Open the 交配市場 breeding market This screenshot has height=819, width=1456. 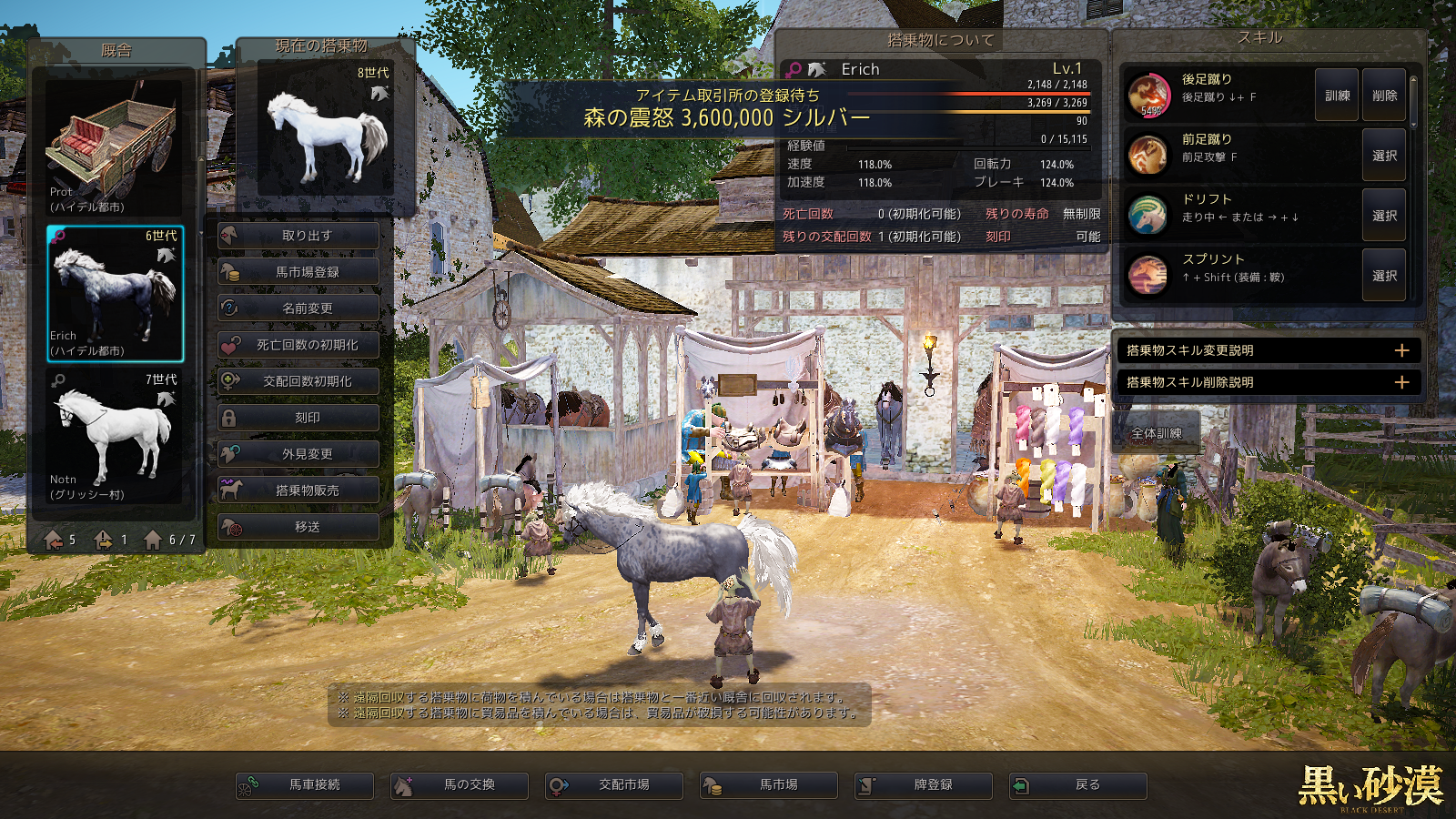614,784
